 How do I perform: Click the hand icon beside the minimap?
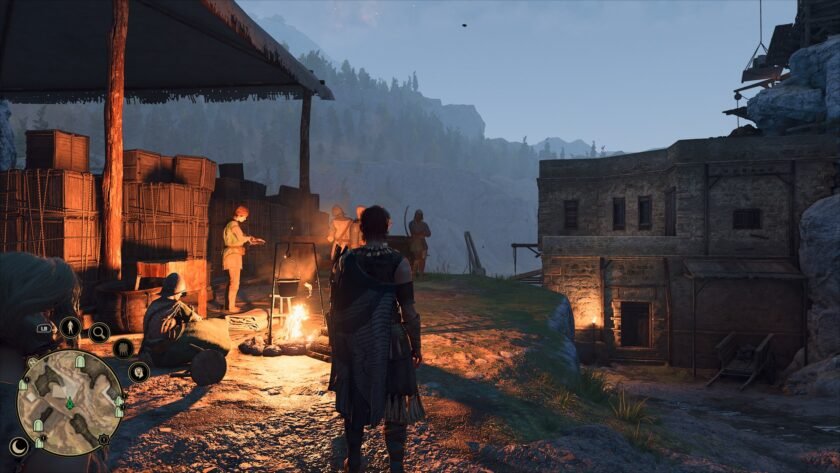tap(123, 348)
